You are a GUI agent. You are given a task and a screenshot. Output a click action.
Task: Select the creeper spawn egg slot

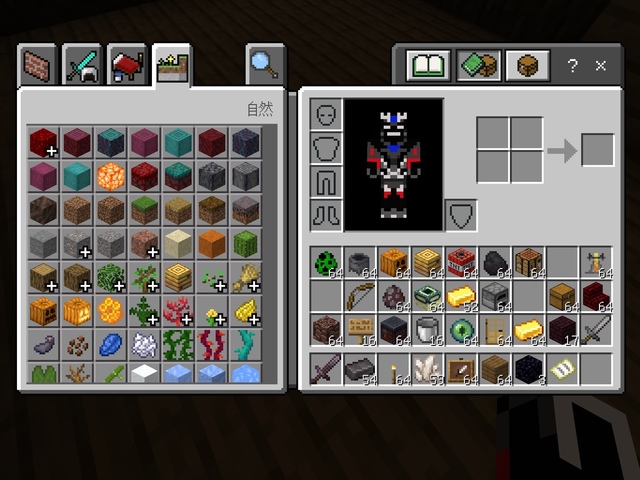coord(325,262)
